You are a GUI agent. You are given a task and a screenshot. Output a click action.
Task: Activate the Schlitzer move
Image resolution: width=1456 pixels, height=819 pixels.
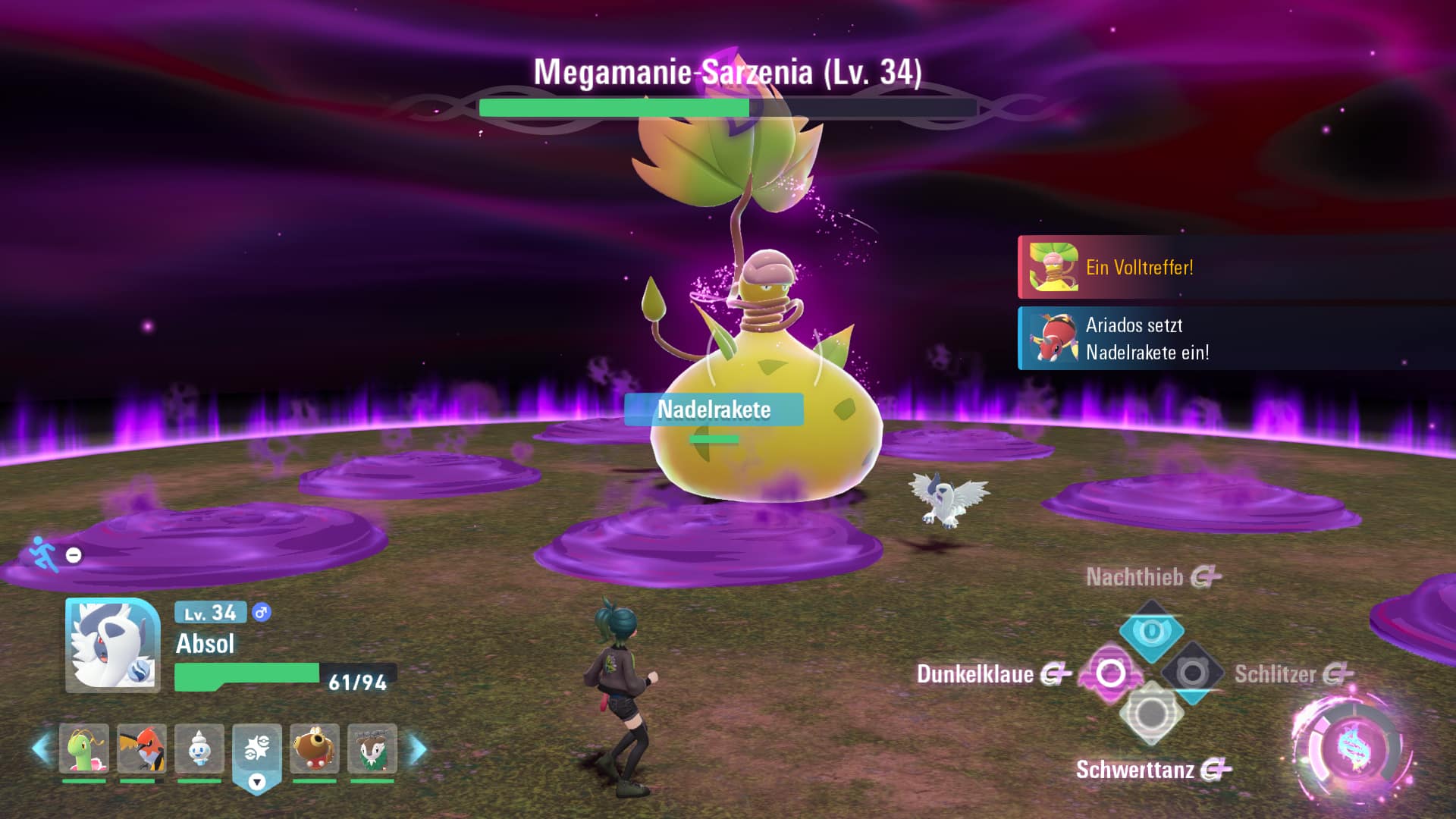pyautogui.click(x=1192, y=673)
